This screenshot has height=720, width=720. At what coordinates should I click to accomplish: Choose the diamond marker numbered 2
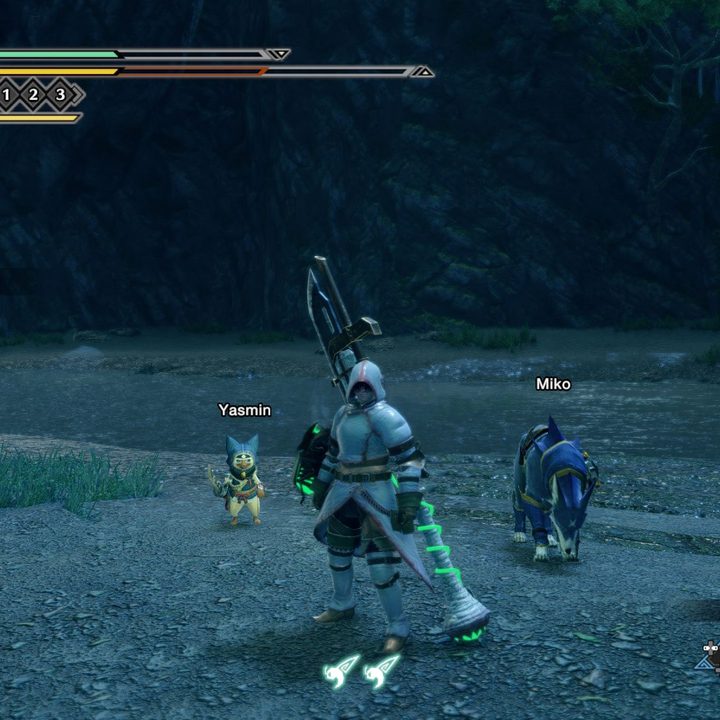click(x=33, y=95)
